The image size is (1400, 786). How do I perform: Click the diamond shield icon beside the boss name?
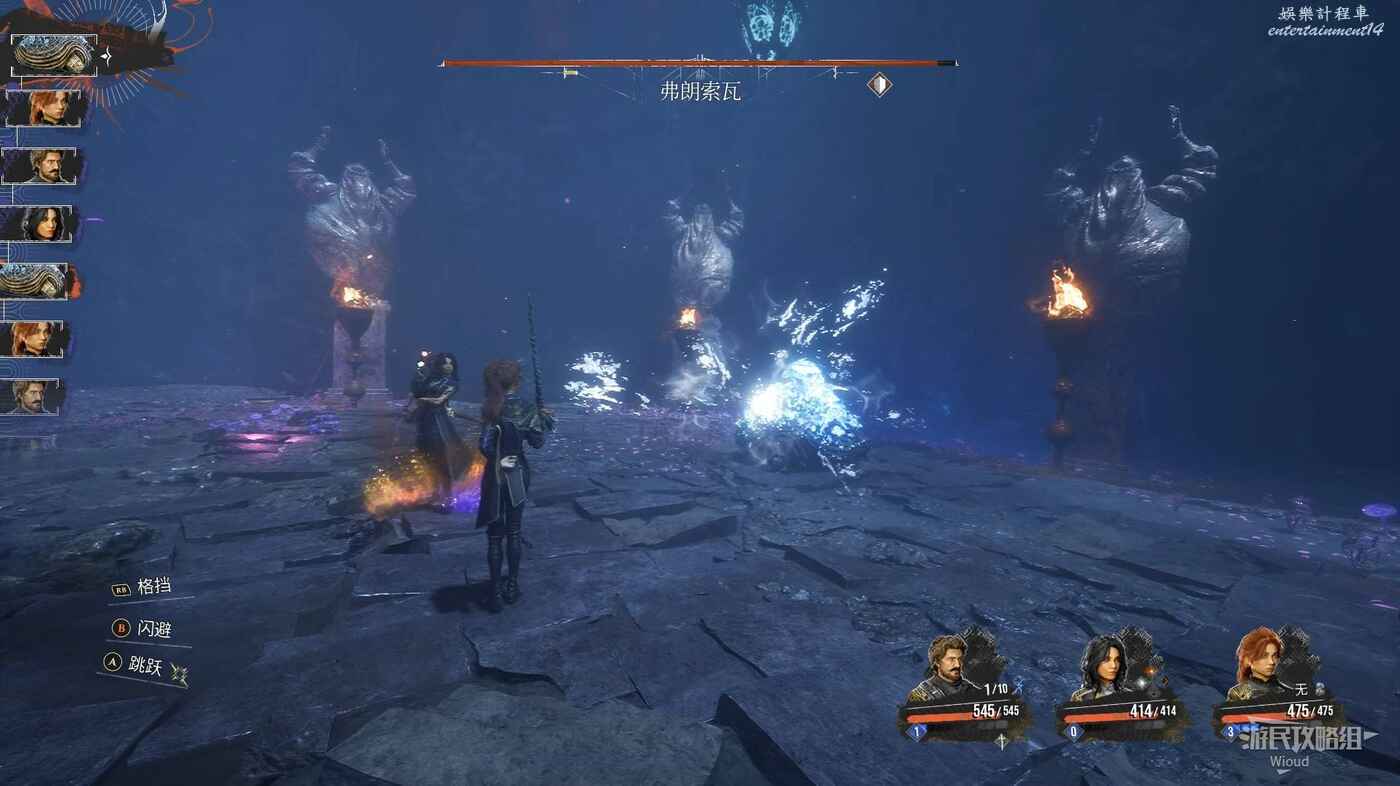(879, 85)
